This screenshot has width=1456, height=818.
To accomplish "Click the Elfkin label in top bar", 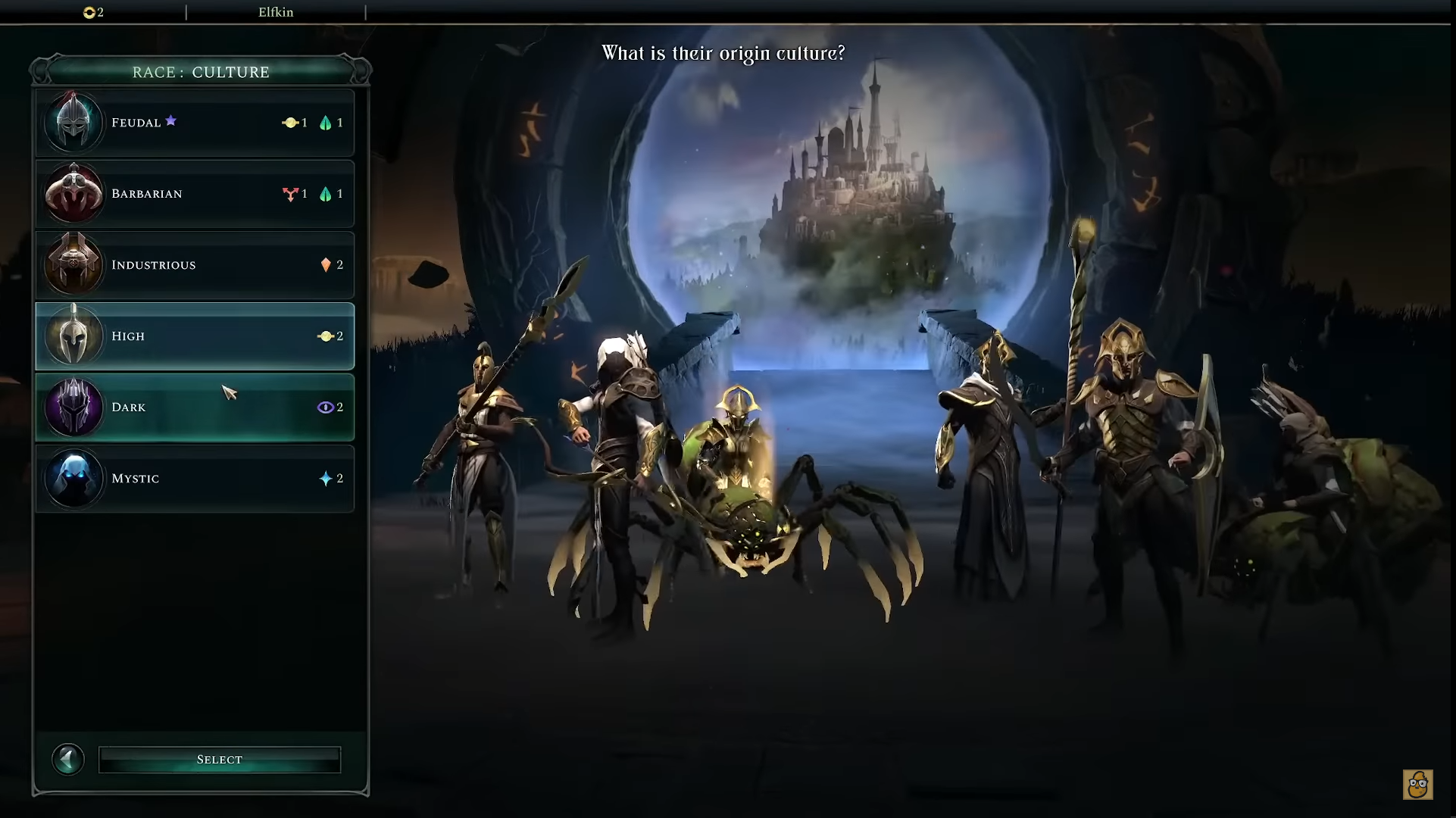I will (x=276, y=12).
